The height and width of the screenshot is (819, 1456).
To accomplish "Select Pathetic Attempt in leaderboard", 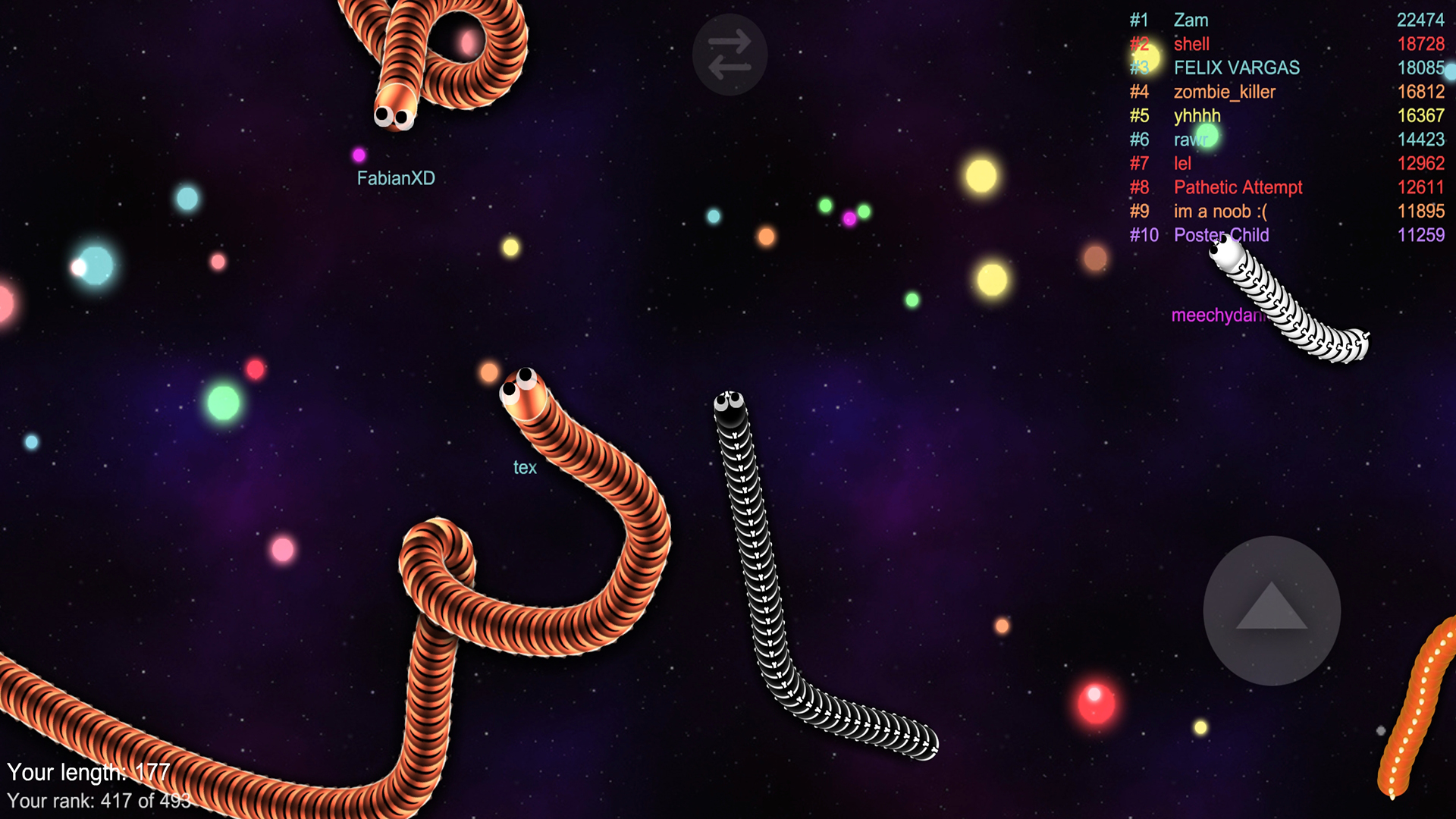I will (1238, 187).
